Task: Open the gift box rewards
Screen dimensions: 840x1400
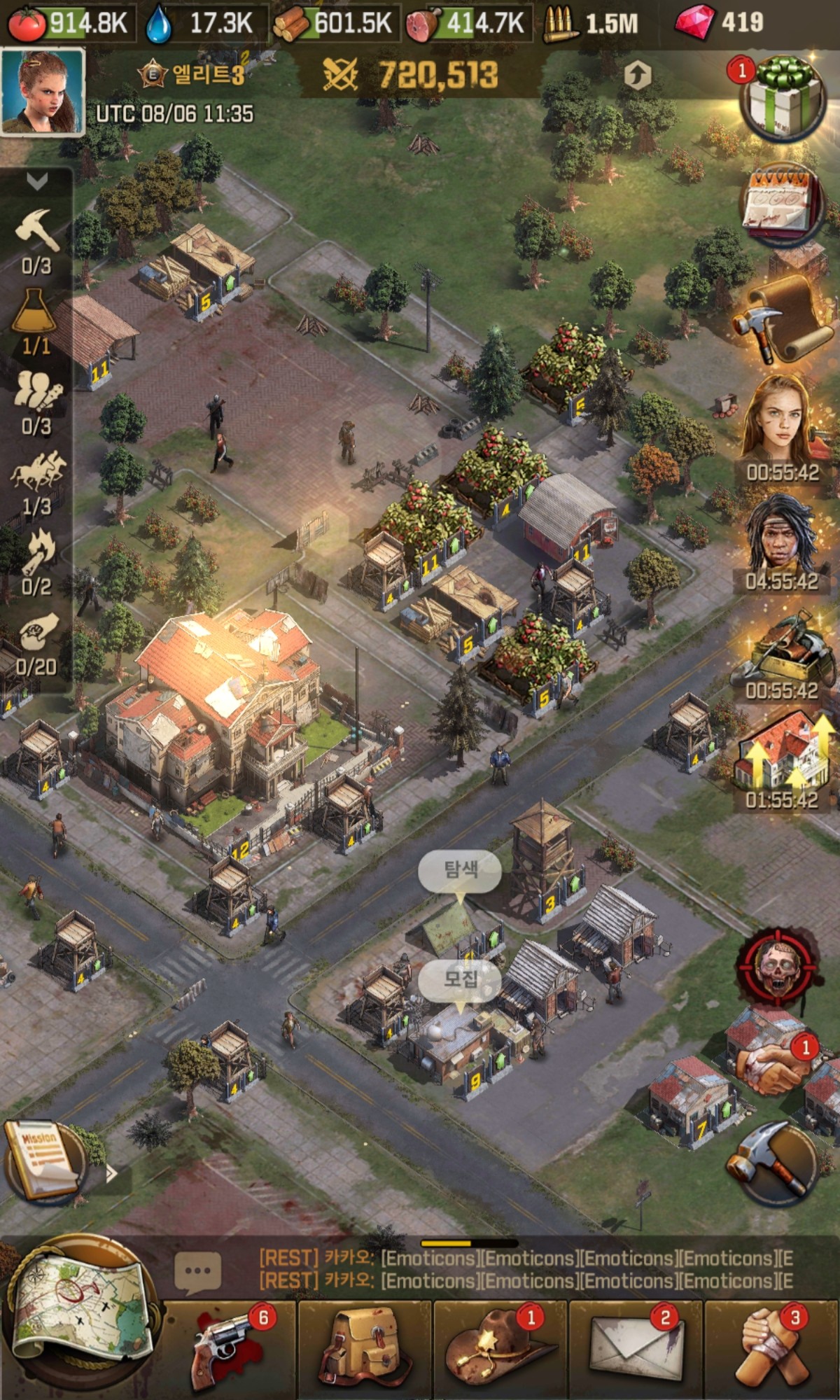Action: coord(783,99)
